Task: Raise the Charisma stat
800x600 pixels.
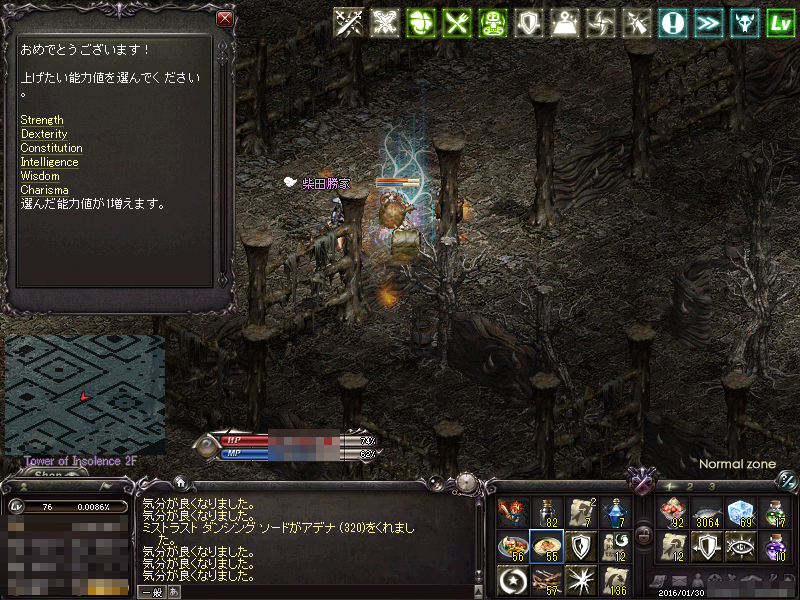Action: pyautogui.click(x=44, y=190)
